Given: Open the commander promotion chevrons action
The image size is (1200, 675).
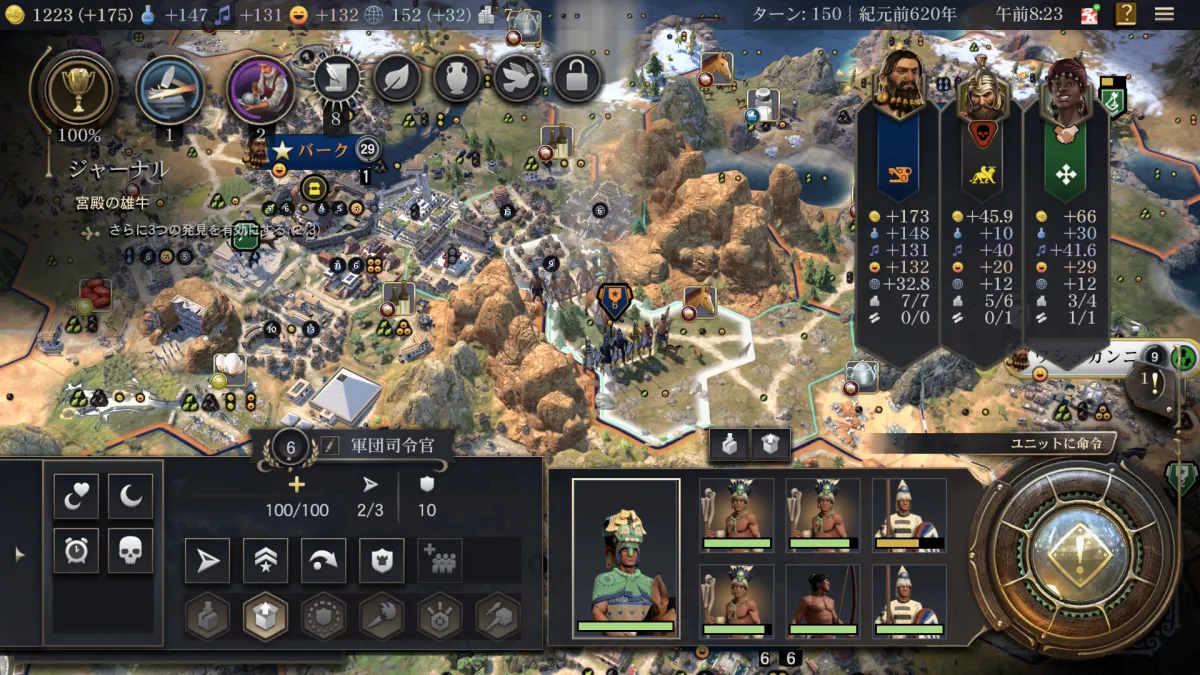Looking at the screenshot, I should (265, 561).
